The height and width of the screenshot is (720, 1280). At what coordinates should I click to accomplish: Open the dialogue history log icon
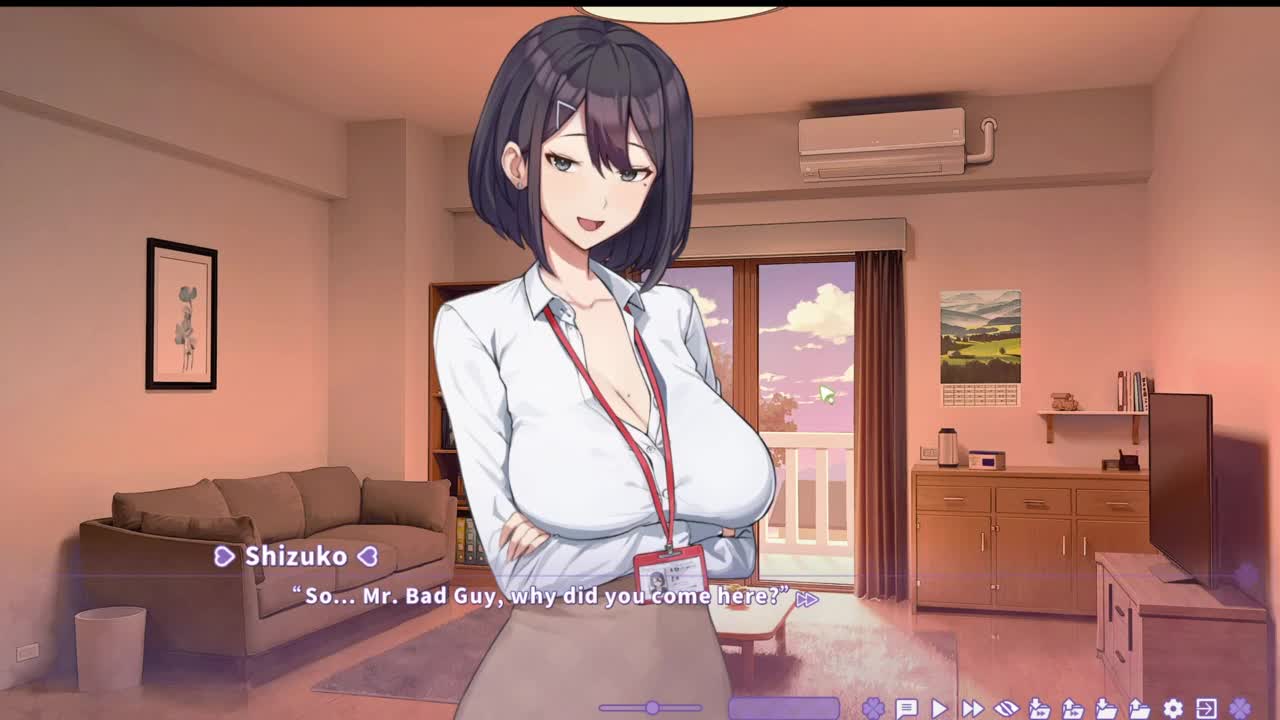click(x=906, y=709)
